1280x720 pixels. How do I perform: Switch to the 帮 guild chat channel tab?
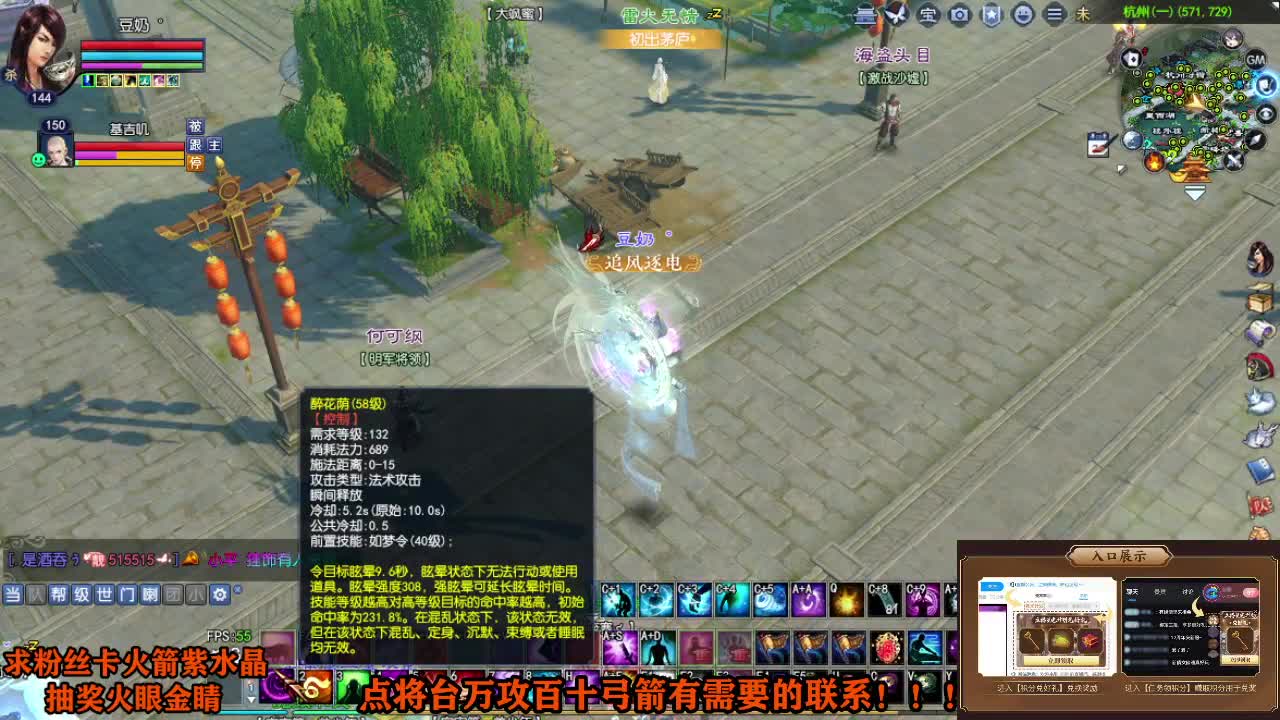58,594
